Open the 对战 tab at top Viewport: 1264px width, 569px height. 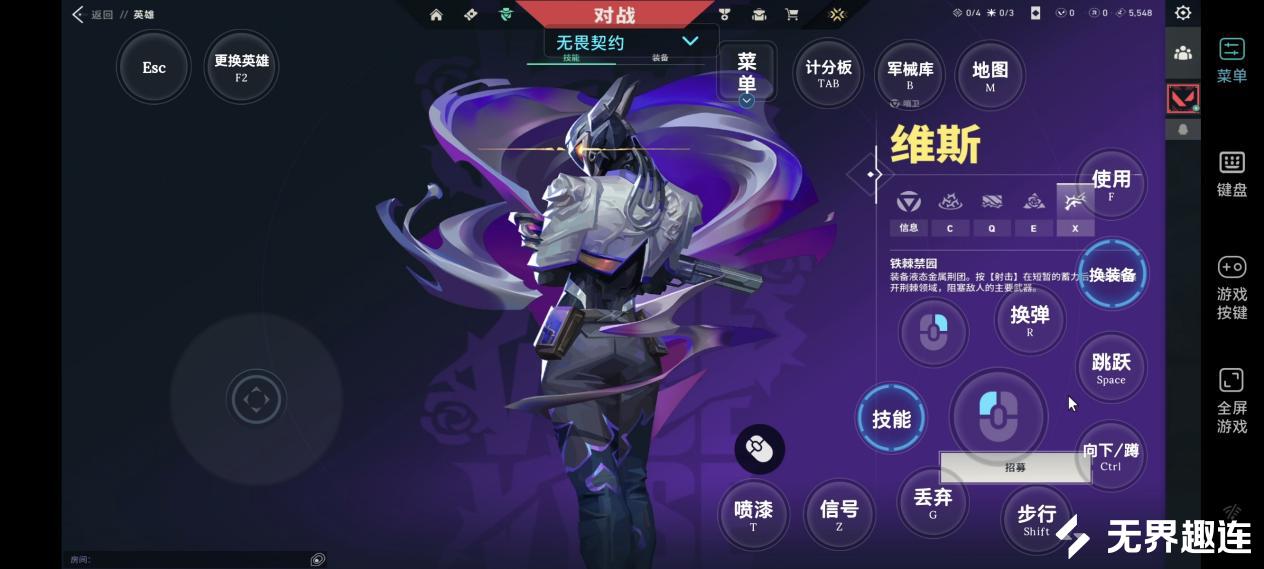click(x=614, y=15)
